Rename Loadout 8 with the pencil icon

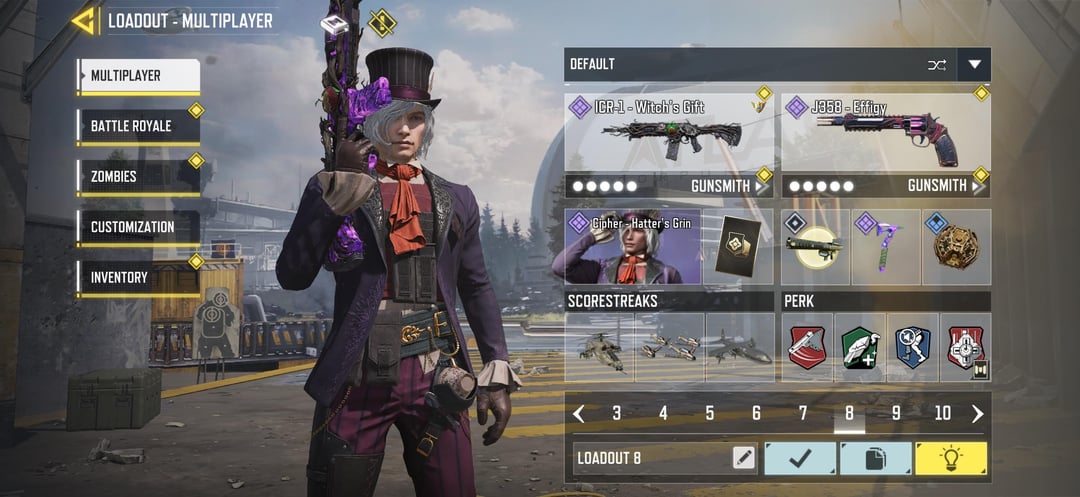pyautogui.click(x=743, y=458)
